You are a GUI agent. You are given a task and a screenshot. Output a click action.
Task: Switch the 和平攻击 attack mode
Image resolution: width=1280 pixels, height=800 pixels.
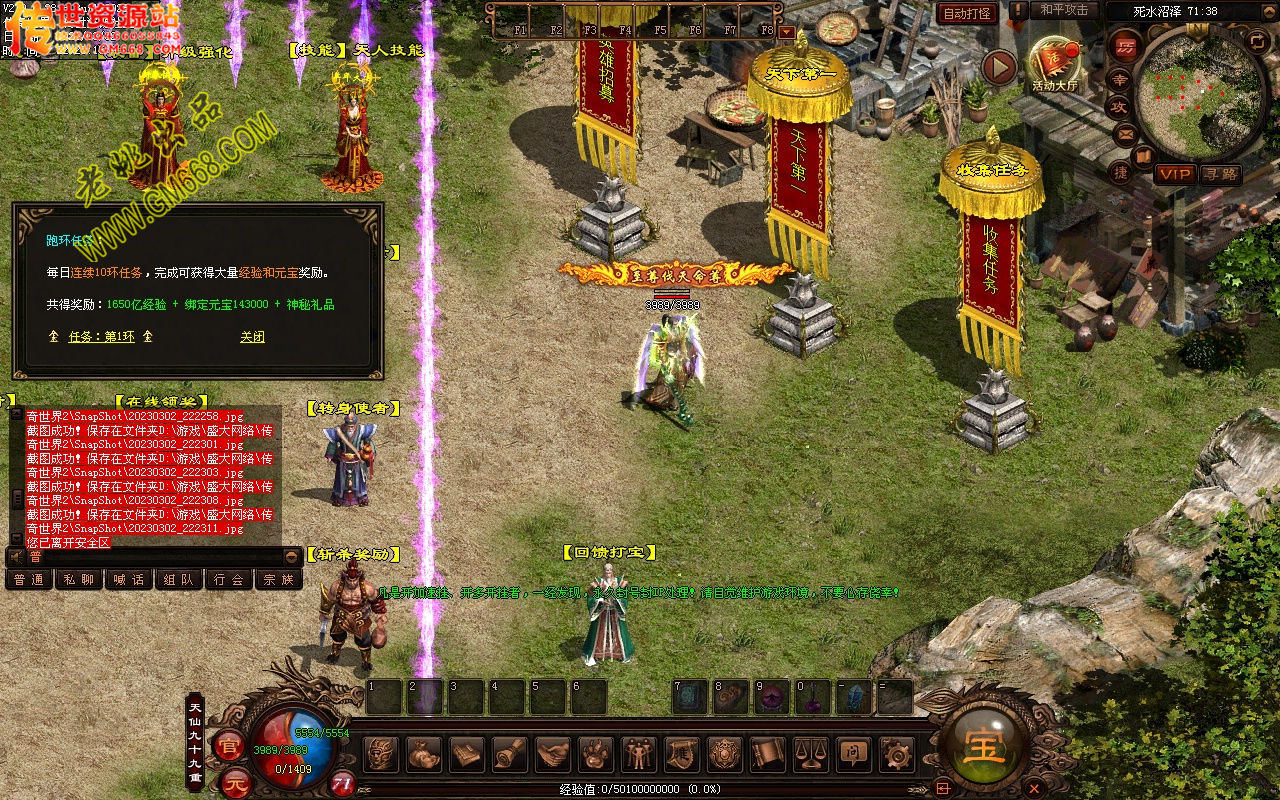click(x=1064, y=10)
